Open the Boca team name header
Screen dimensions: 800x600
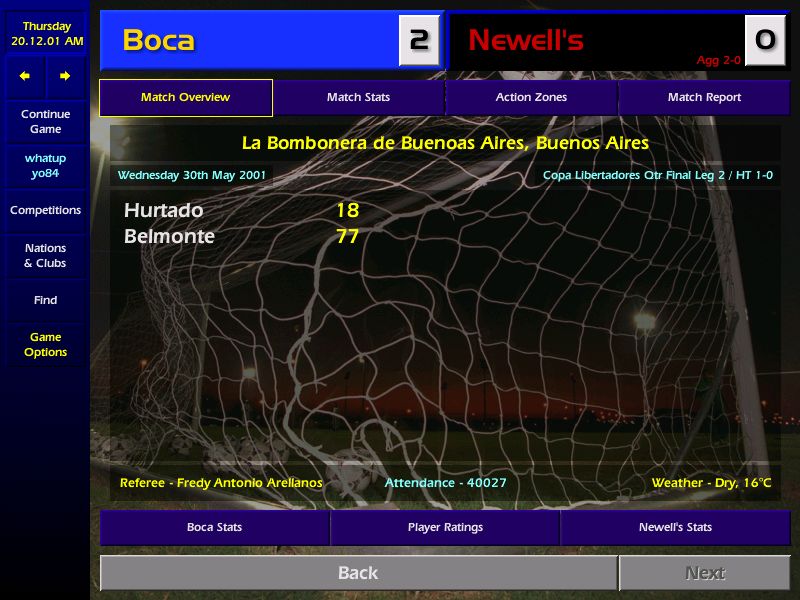(x=159, y=40)
